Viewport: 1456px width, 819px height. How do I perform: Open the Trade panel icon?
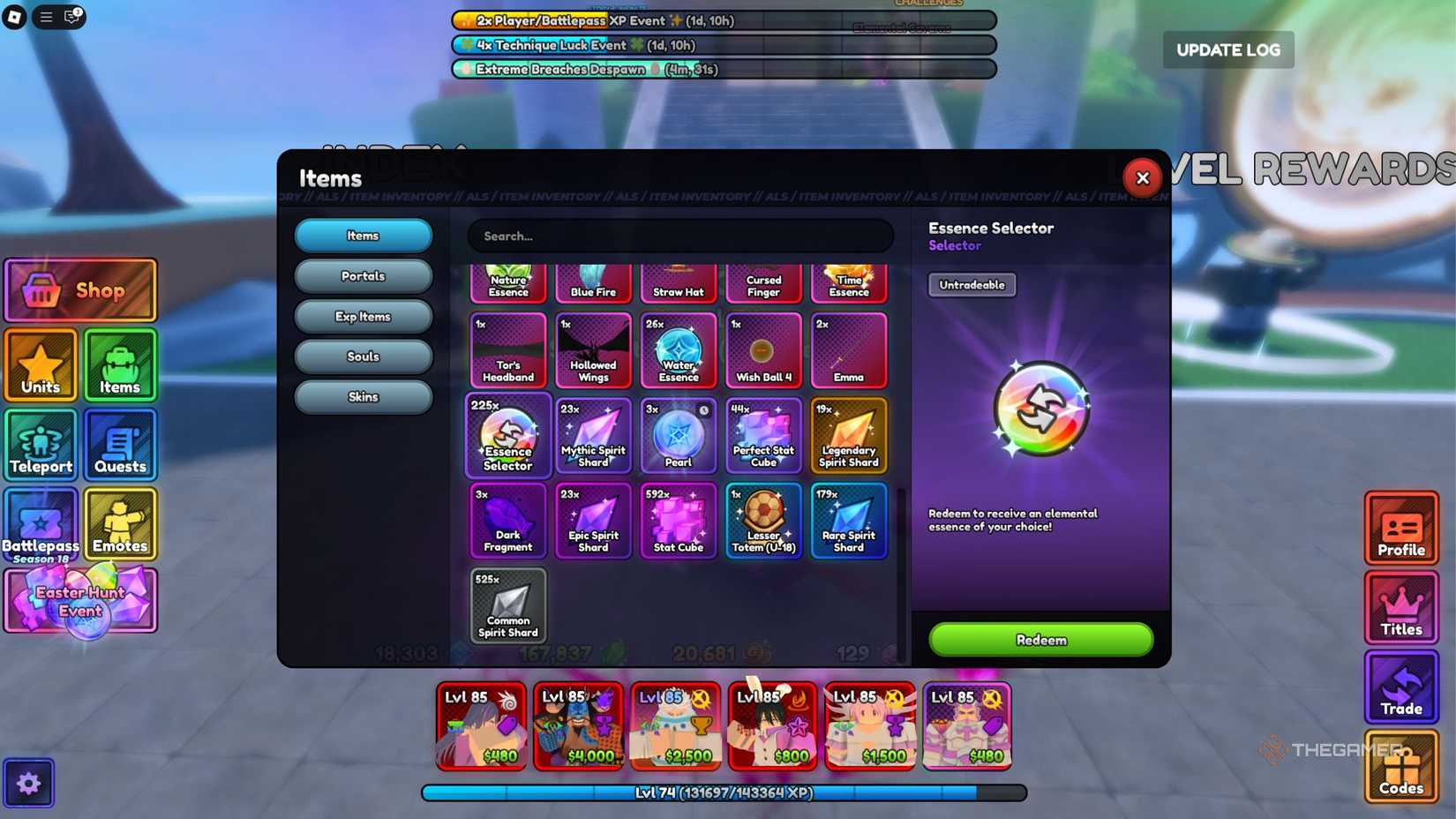pyautogui.click(x=1400, y=688)
